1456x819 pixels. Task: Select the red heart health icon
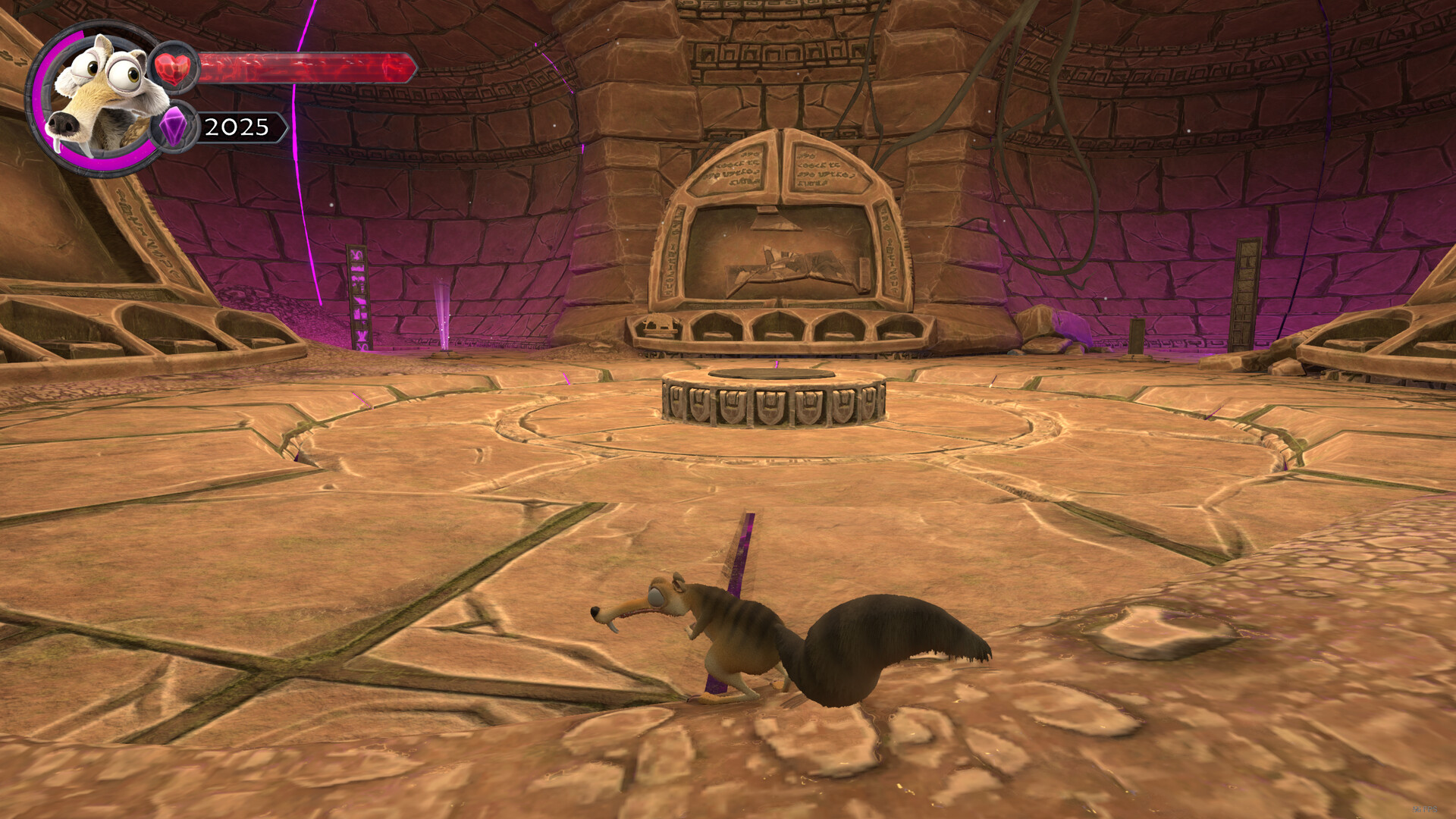174,69
